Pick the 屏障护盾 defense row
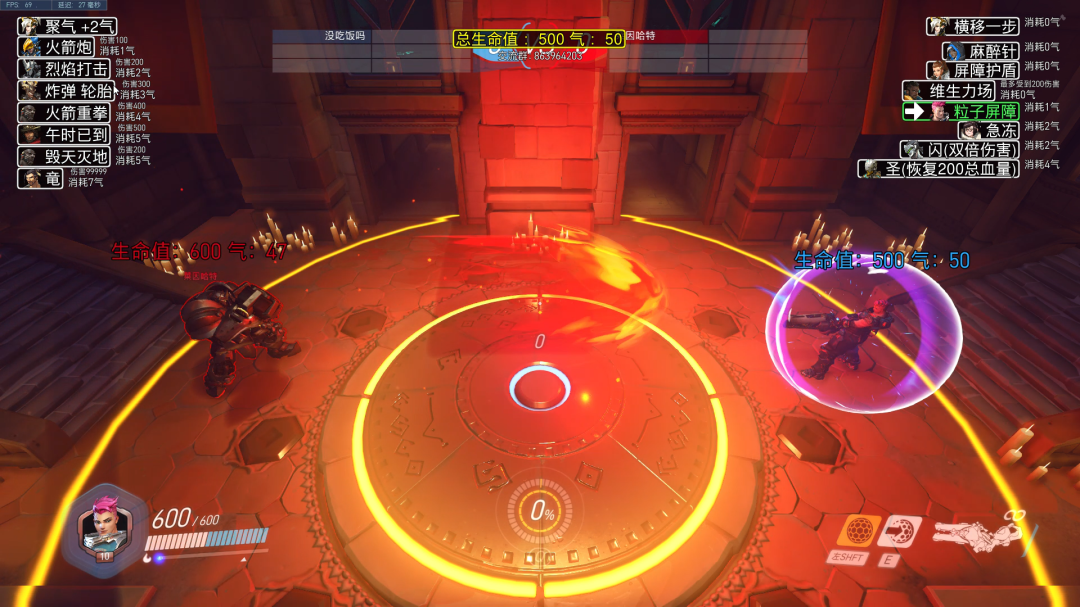The image size is (1080, 607). click(x=973, y=70)
